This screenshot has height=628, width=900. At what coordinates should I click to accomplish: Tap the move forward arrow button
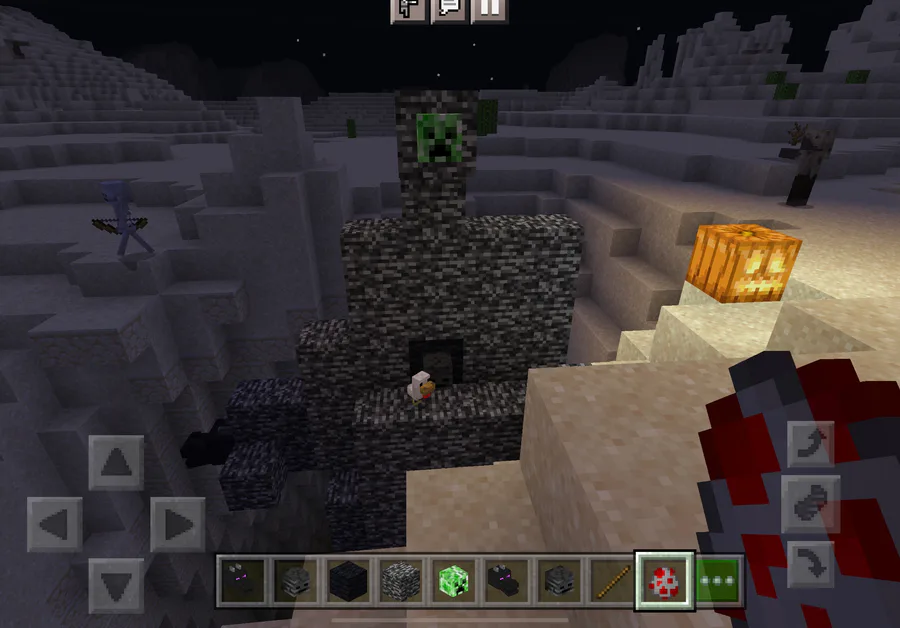click(x=116, y=463)
